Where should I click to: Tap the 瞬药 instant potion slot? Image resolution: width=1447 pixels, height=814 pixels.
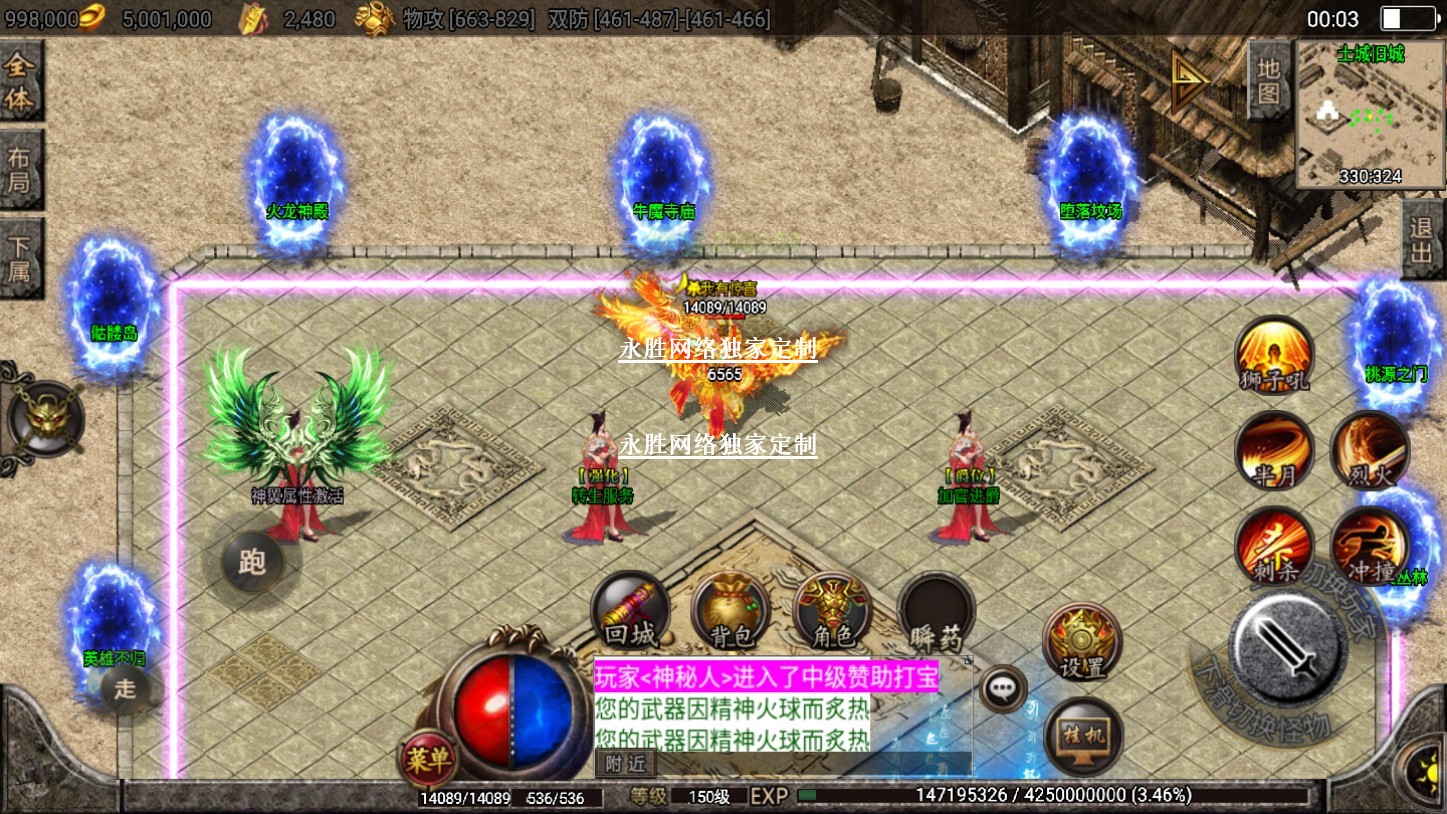[936, 612]
